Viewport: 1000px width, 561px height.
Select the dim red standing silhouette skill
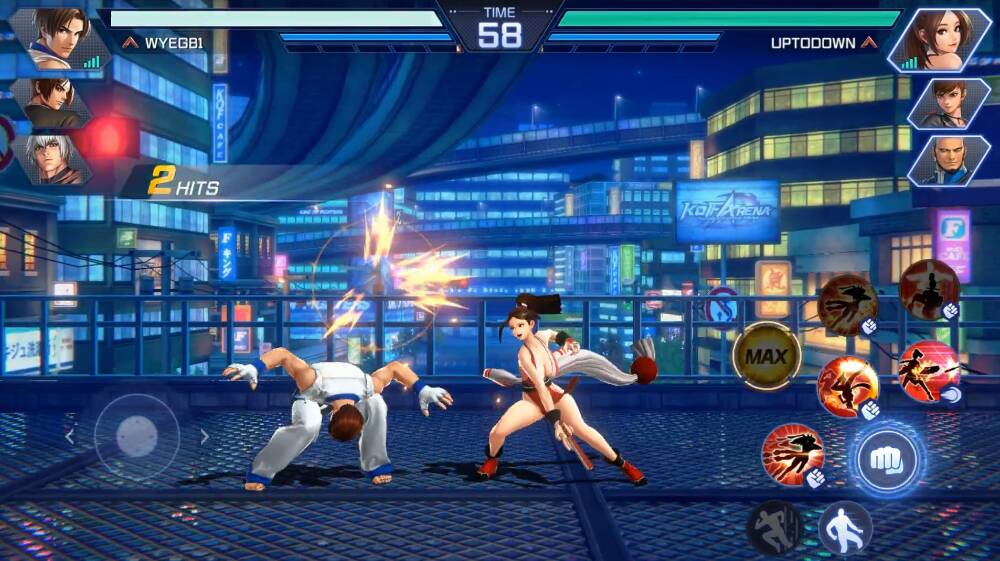point(929,289)
